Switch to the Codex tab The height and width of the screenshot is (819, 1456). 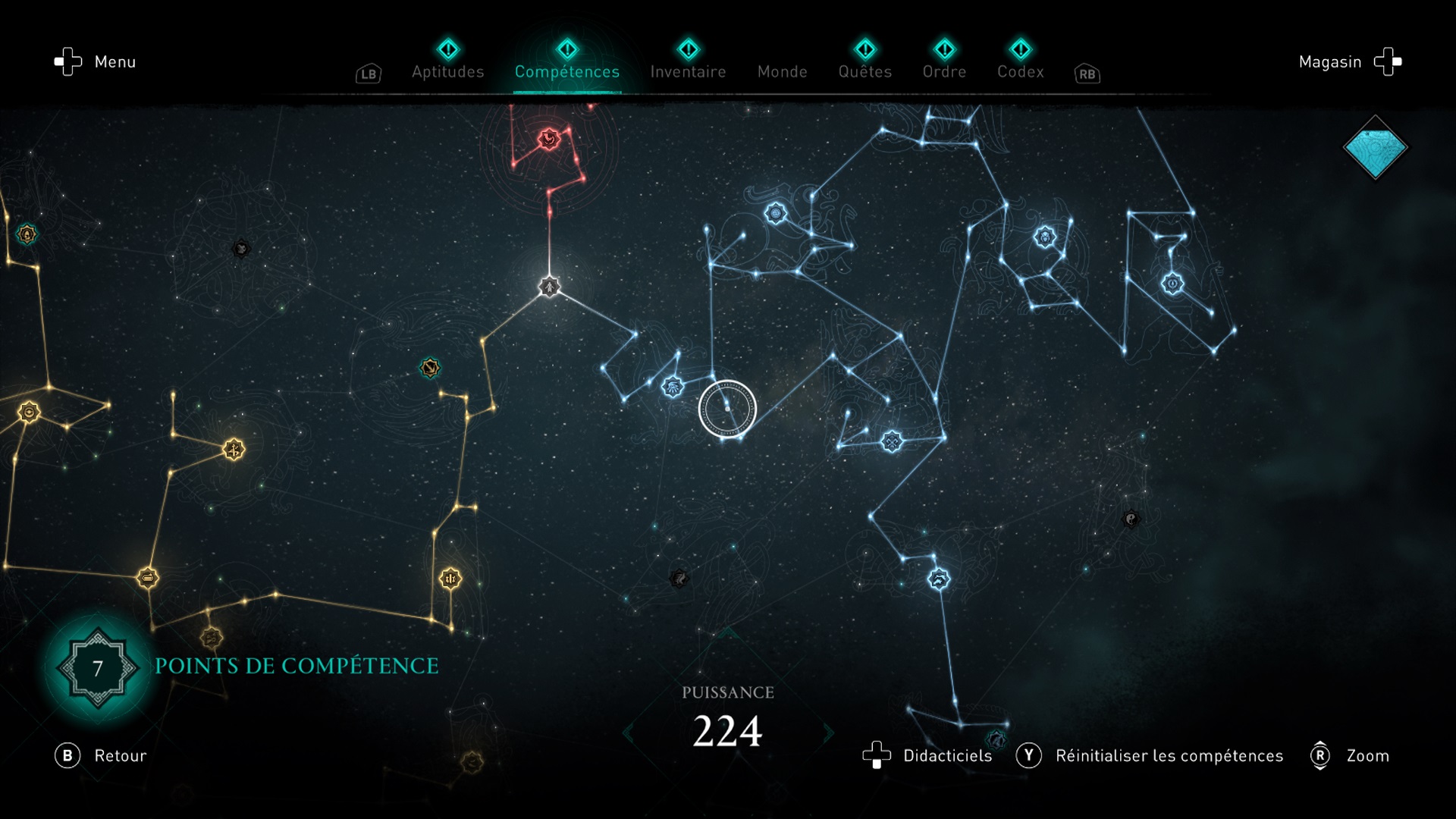pyautogui.click(x=1020, y=71)
